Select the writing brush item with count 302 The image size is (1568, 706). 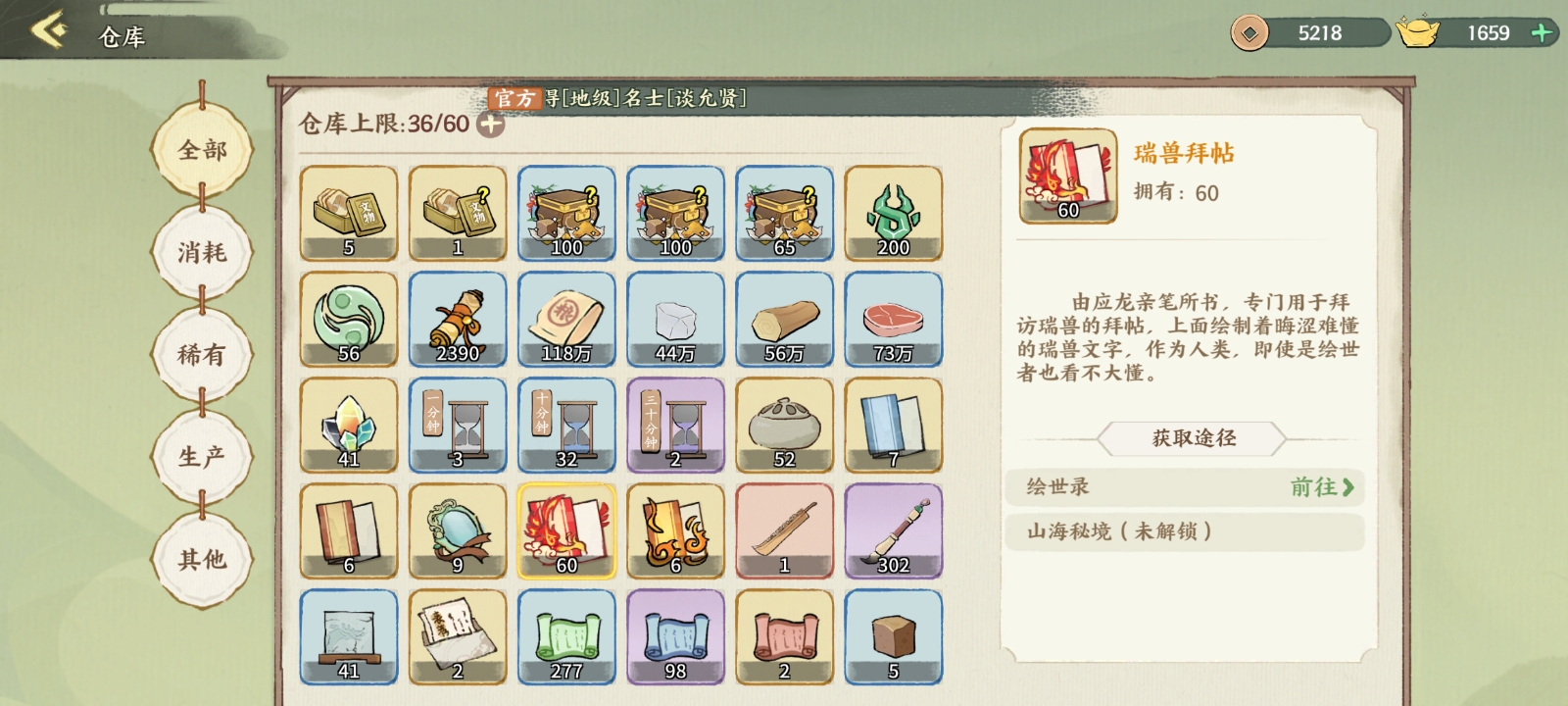click(892, 530)
